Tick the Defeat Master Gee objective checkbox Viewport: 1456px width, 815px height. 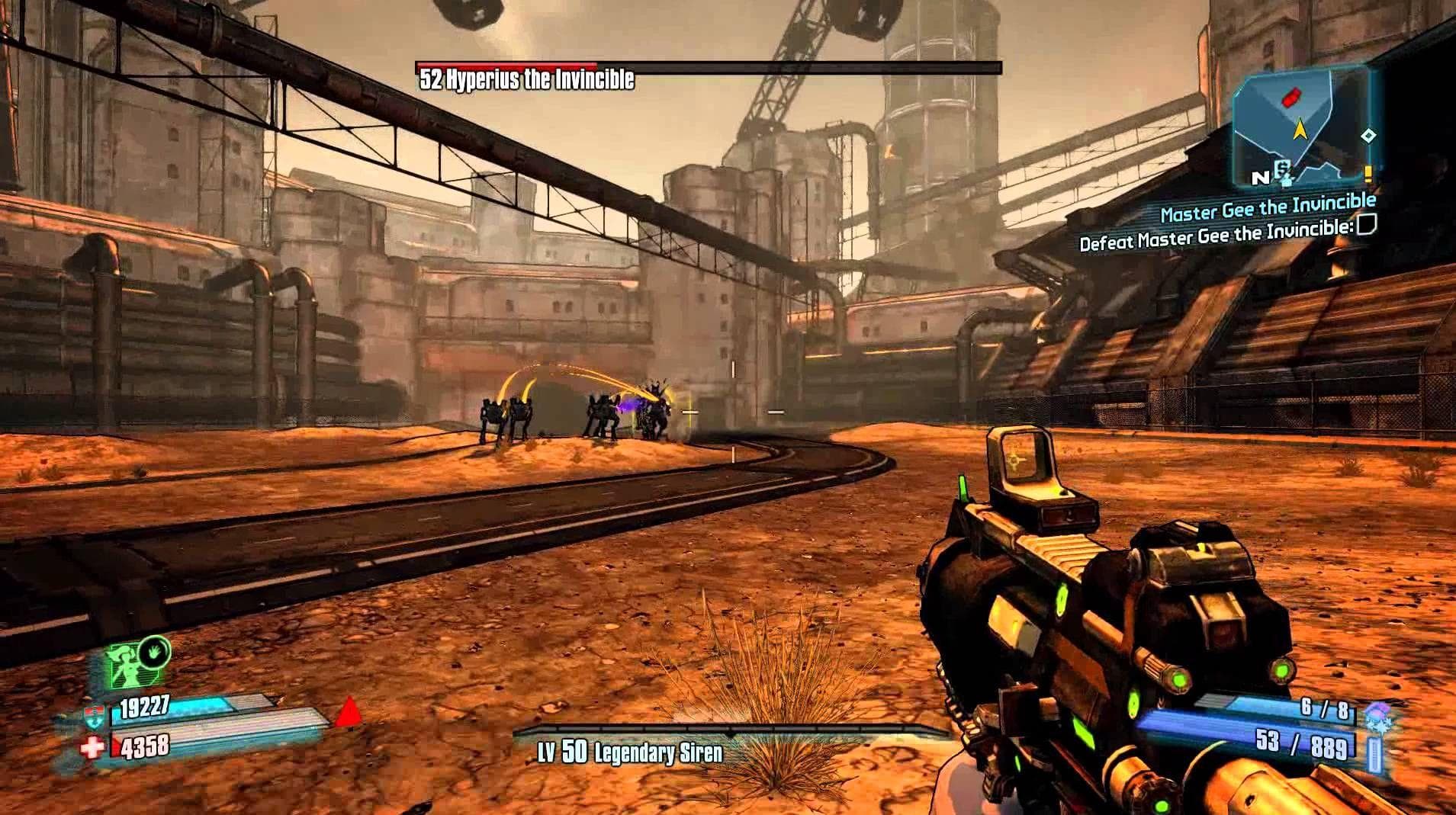click(x=1366, y=225)
